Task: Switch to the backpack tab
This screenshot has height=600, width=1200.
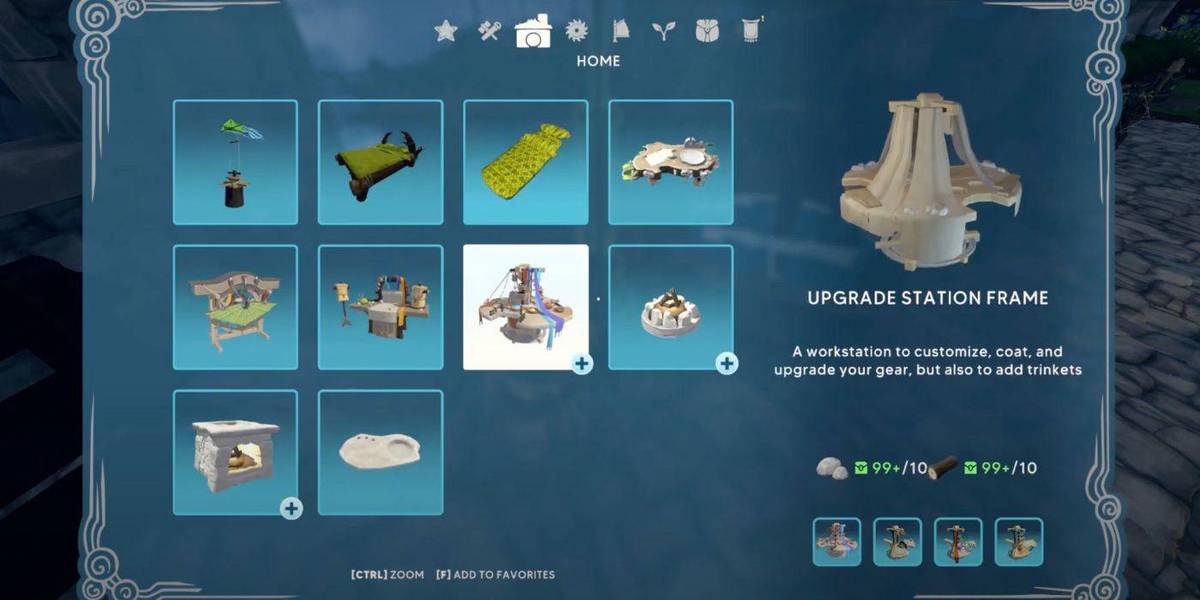Action: (x=707, y=32)
